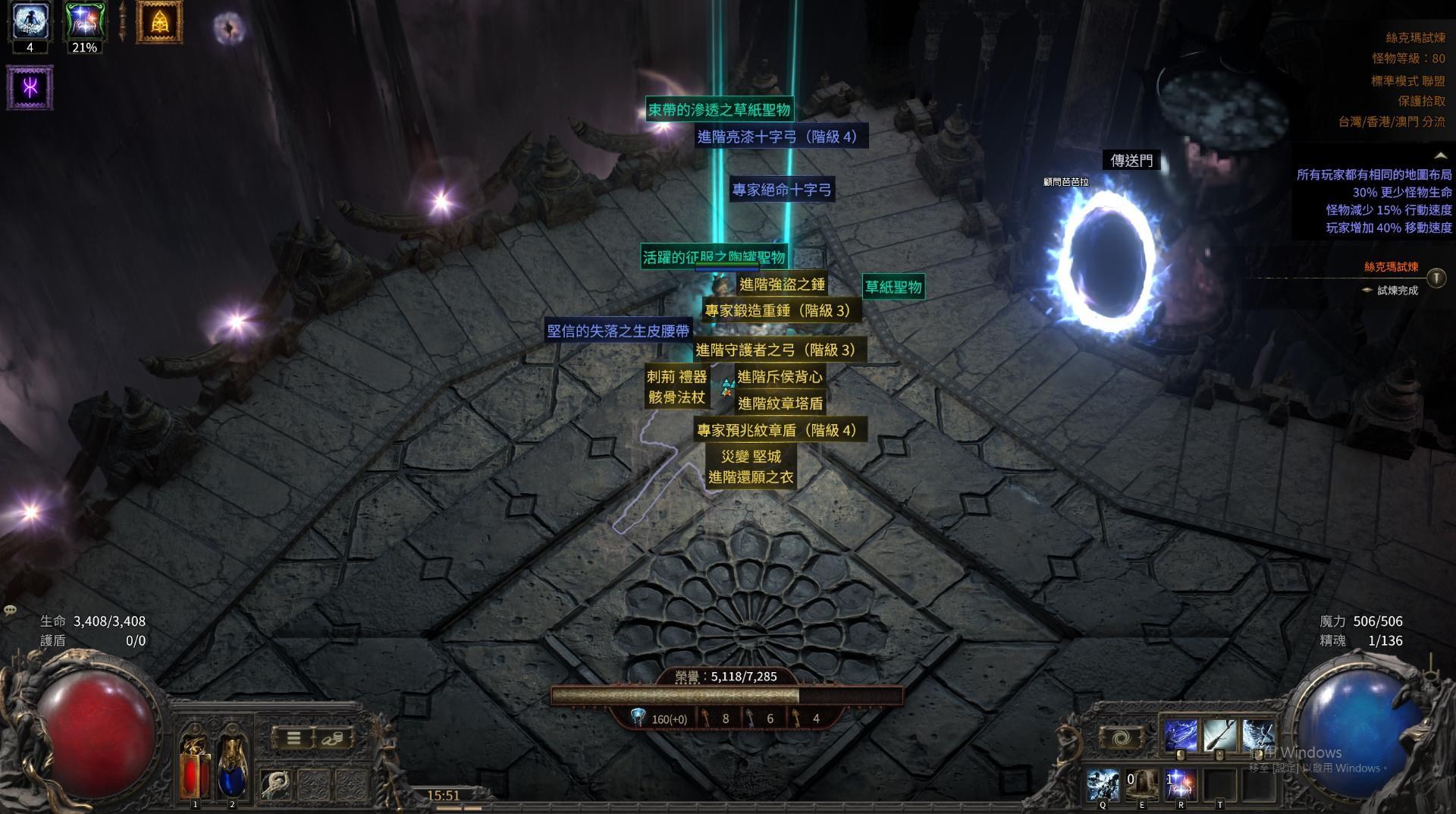Viewport: 1456px width, 814px height.
Task: Select the bone charm slot
Action: tap(276, 784)
